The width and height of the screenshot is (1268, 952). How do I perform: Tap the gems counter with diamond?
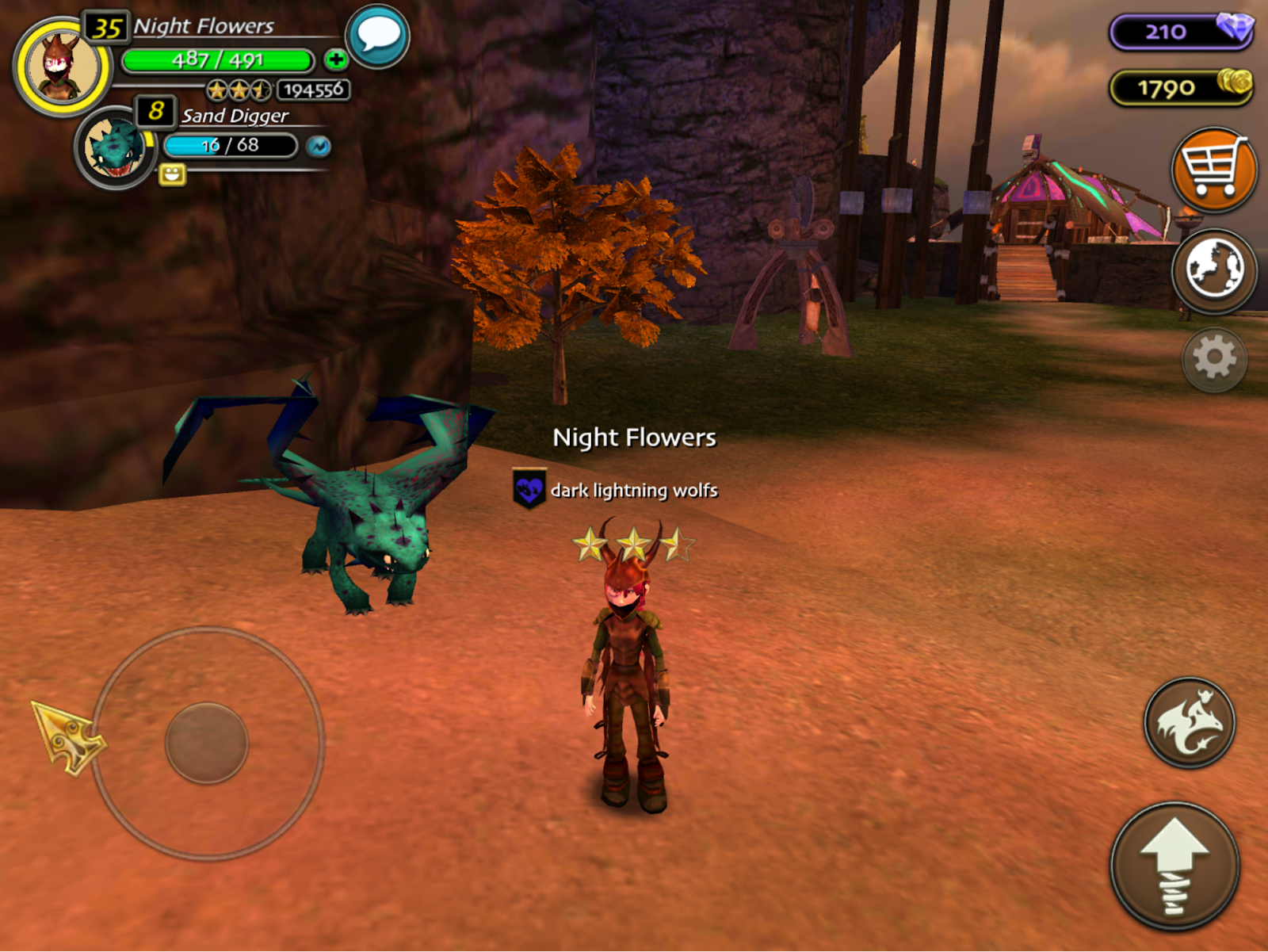point(1181,32)
